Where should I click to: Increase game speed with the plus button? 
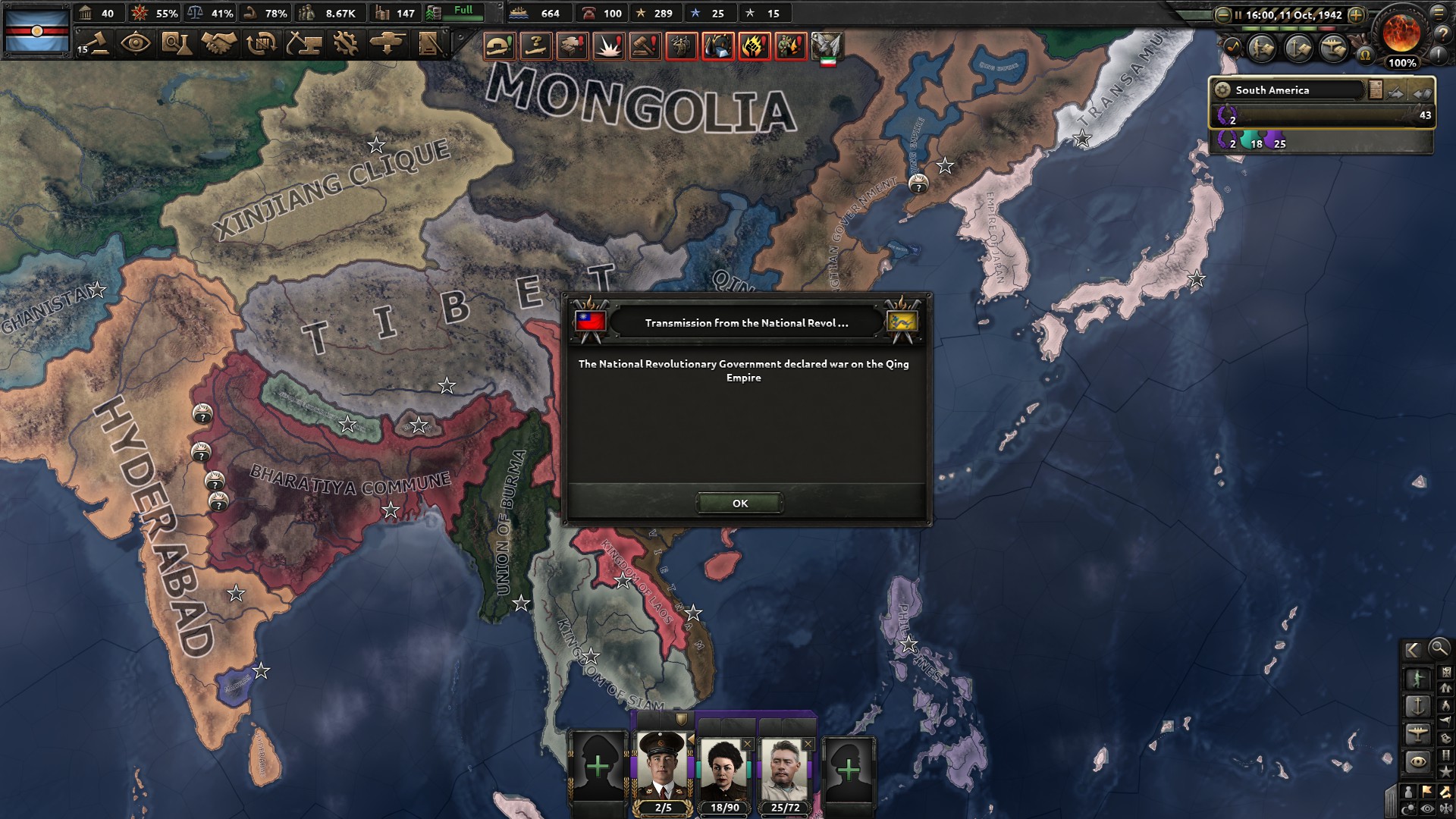1357,14
